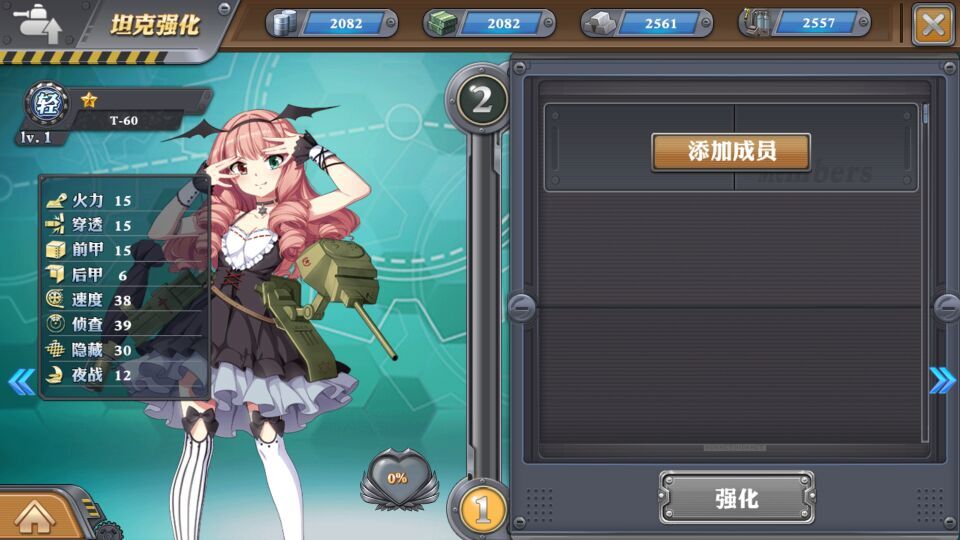960x540 pixels.
Task: Return to the home screen
Action: pos(33,516)
